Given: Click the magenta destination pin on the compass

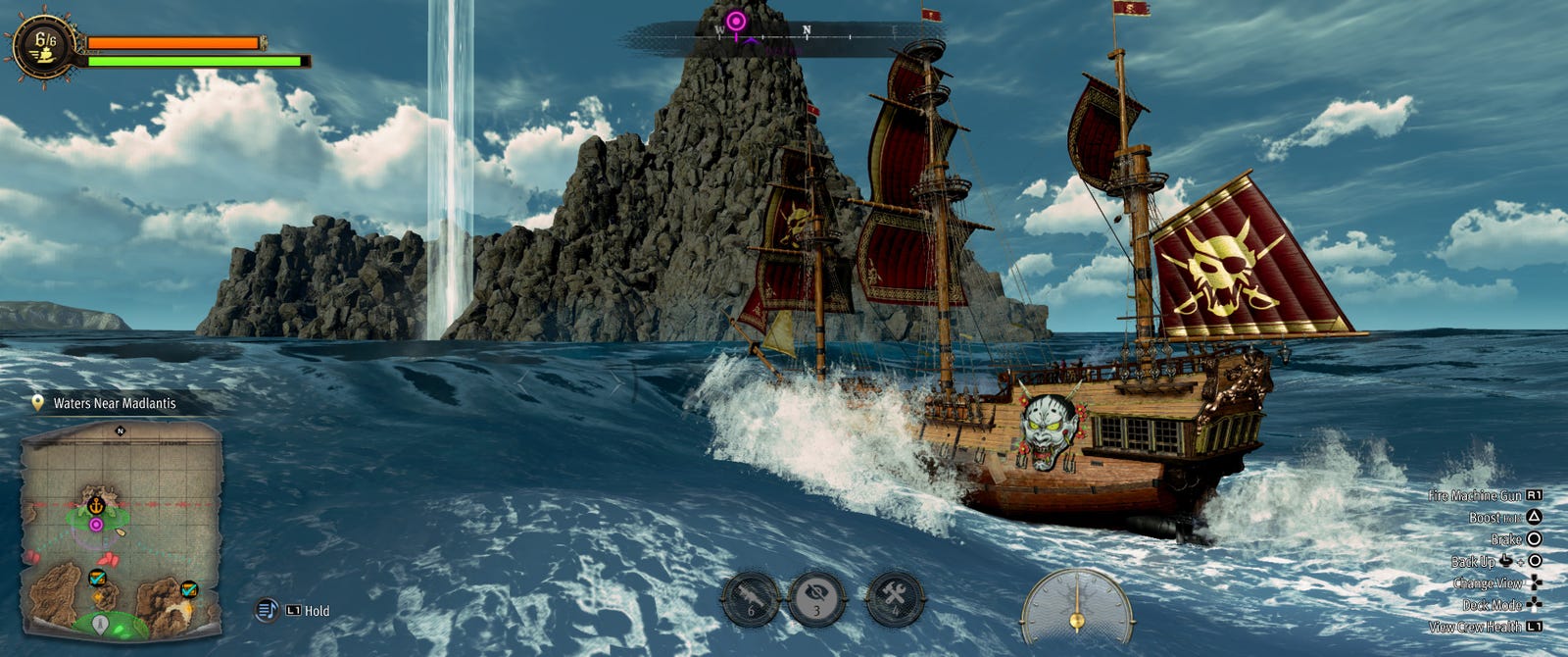Looking at the screenshot, I should 736,21.
